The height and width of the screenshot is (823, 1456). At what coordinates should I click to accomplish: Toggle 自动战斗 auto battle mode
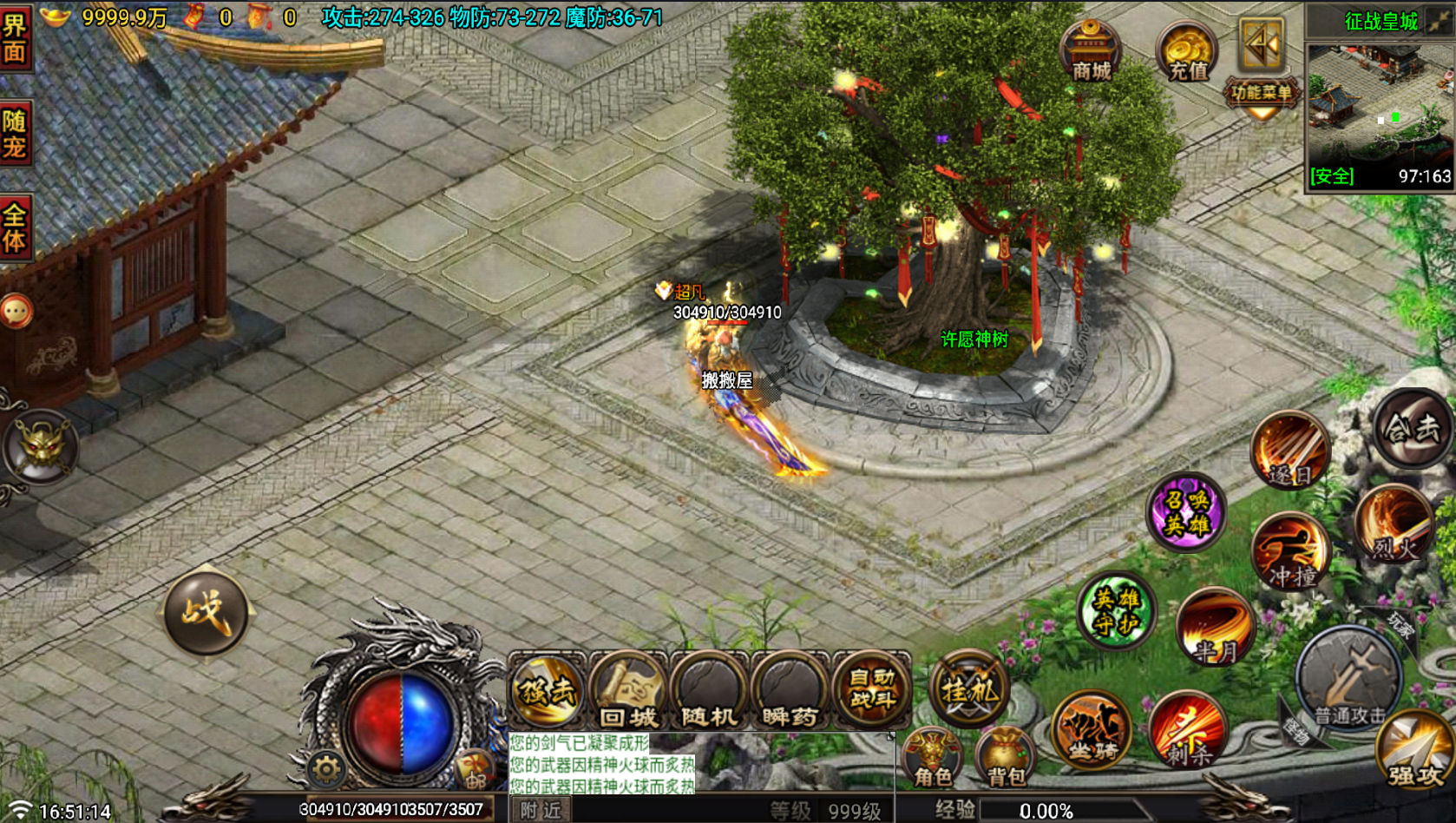pos(870,690)
